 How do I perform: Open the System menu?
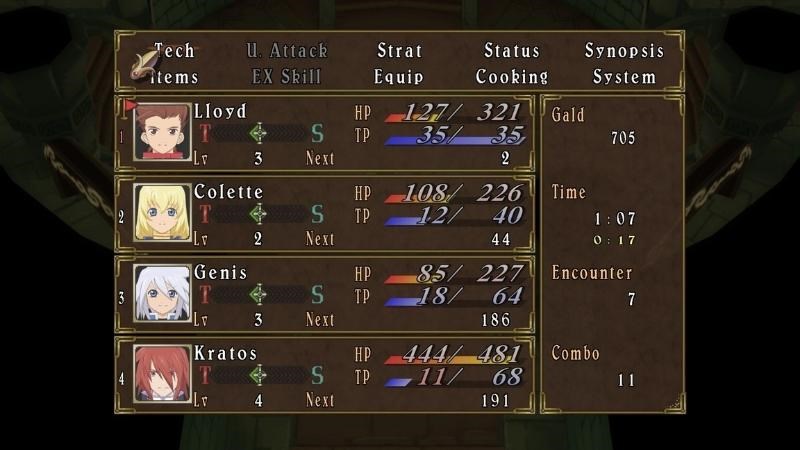[624, 77]
